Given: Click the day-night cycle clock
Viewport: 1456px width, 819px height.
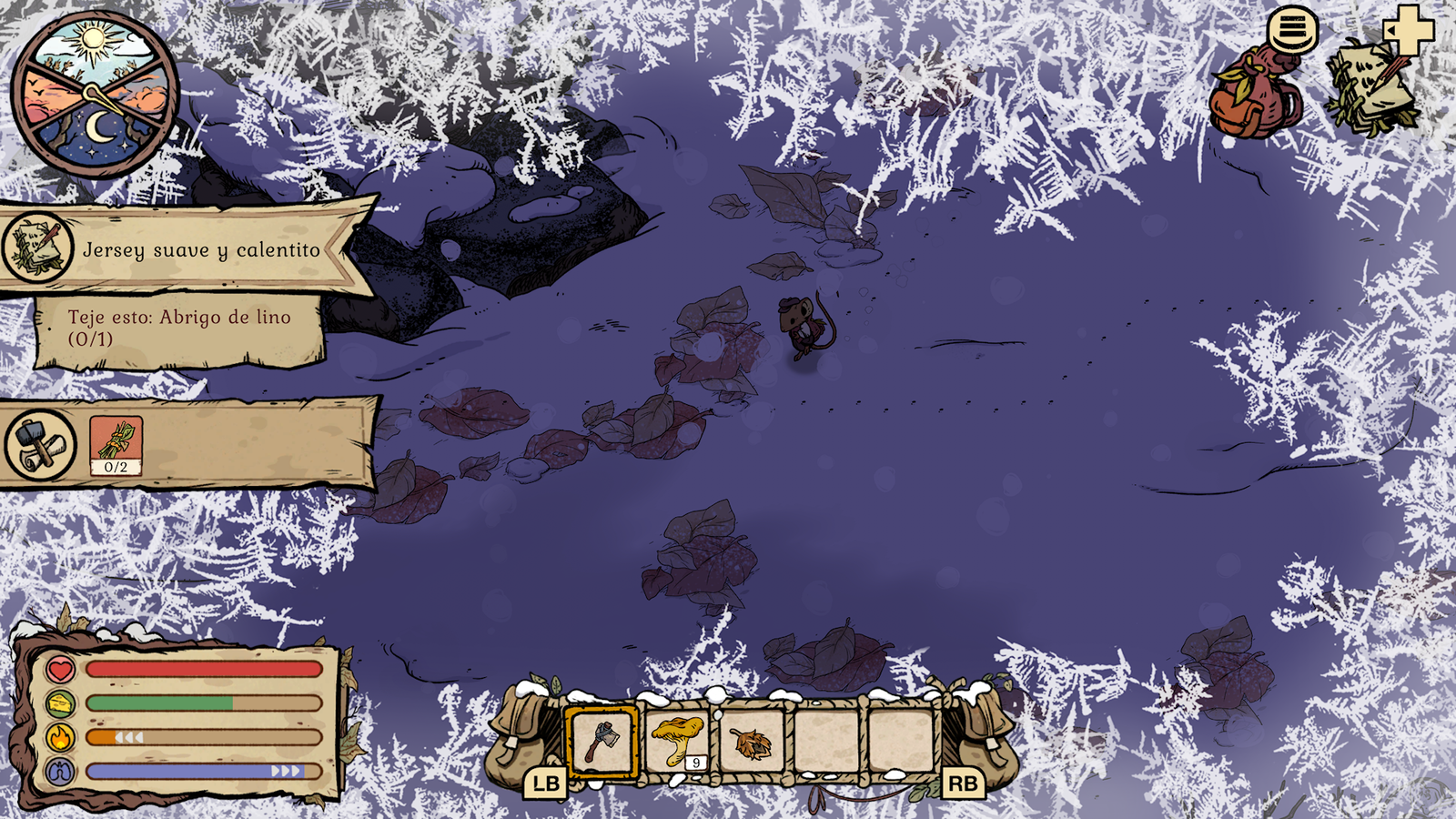Looking at the screenshot, I should (x=94, y=94).
